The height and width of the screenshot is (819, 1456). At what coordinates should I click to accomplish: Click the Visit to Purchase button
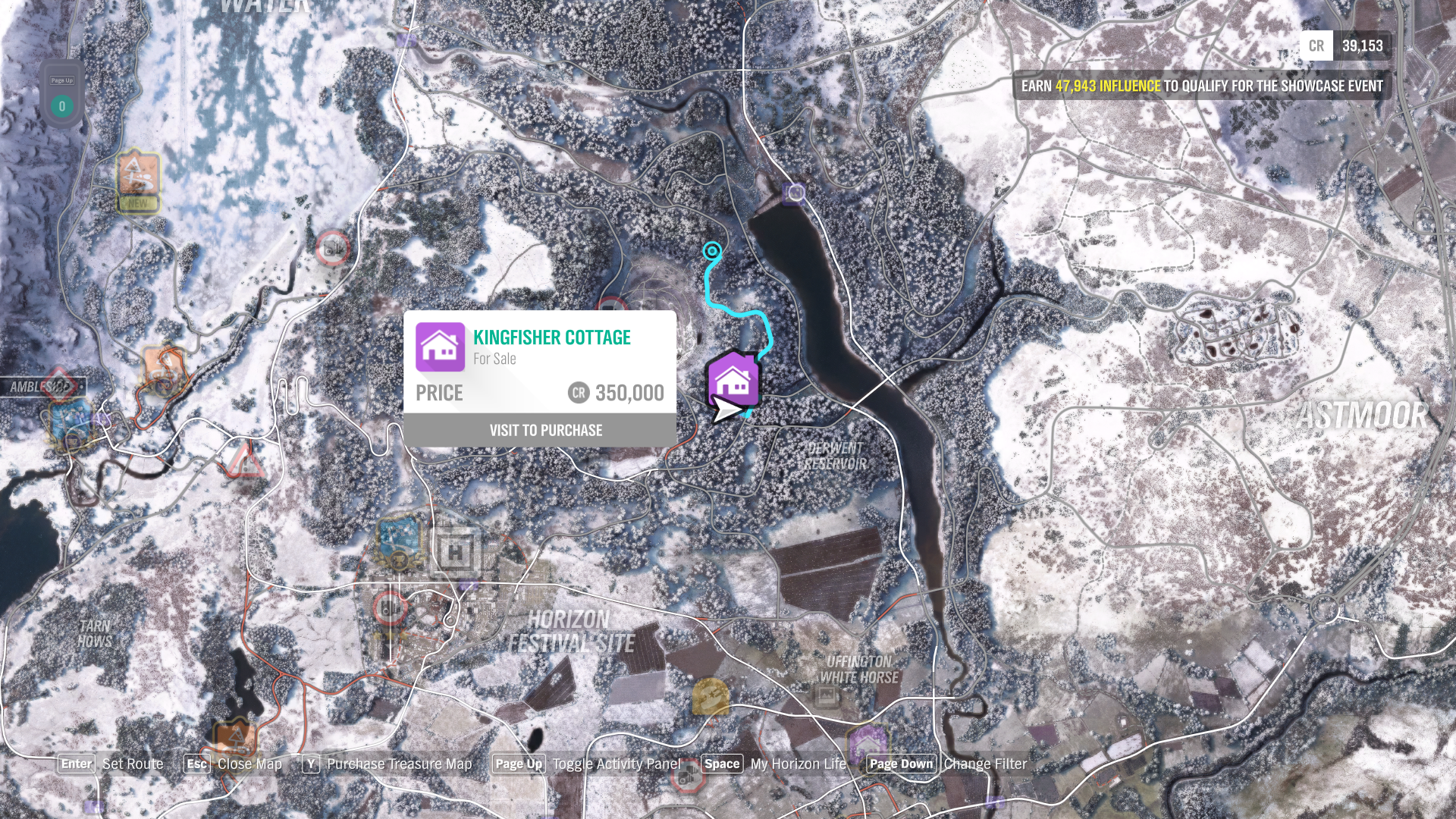[x=545, y=430]
